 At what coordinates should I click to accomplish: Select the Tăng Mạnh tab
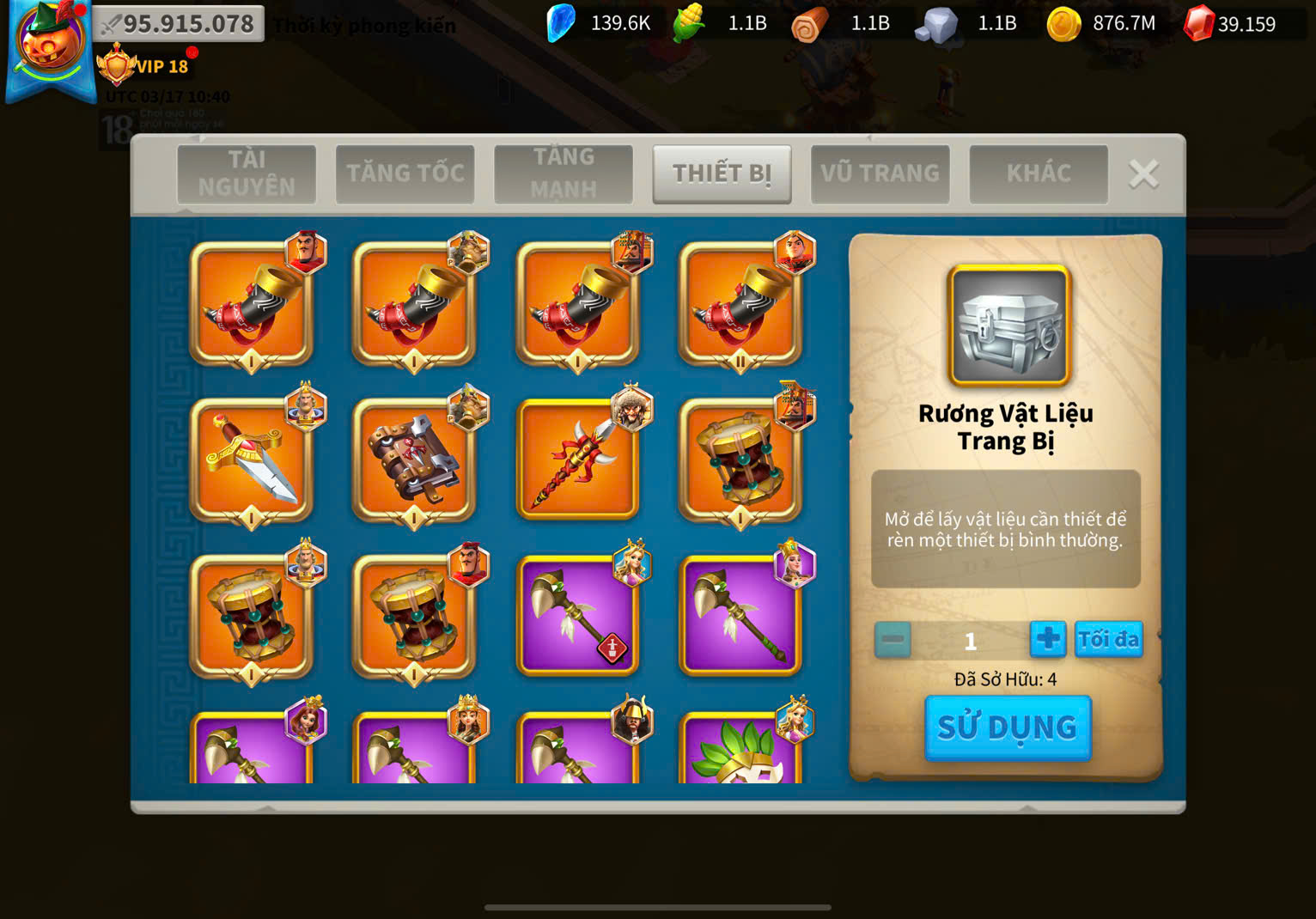click(x=564, y=173)
